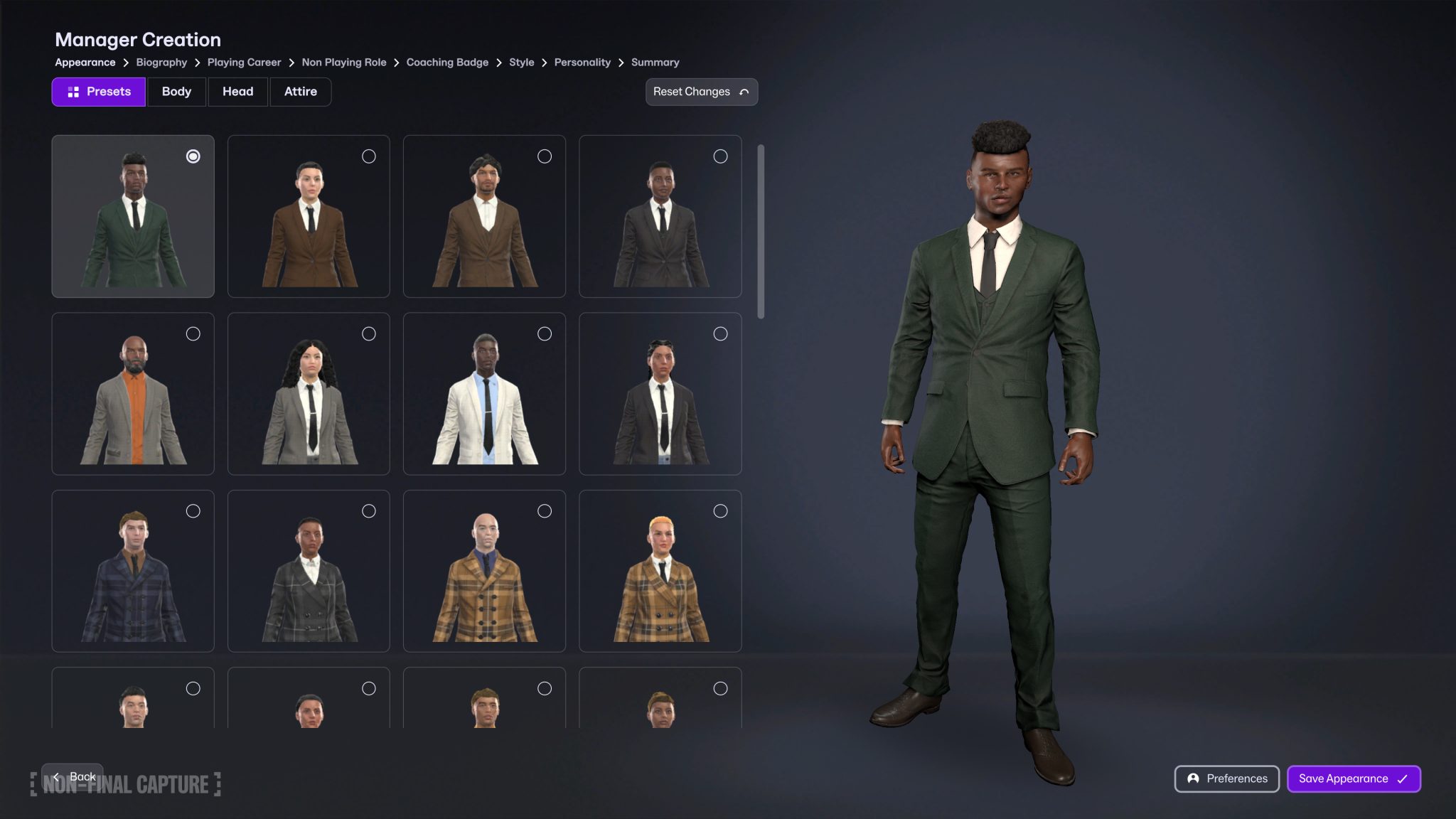Open Preferences
The width and height of the screenshot is (1456, 819).
(x=1226, y=778)
